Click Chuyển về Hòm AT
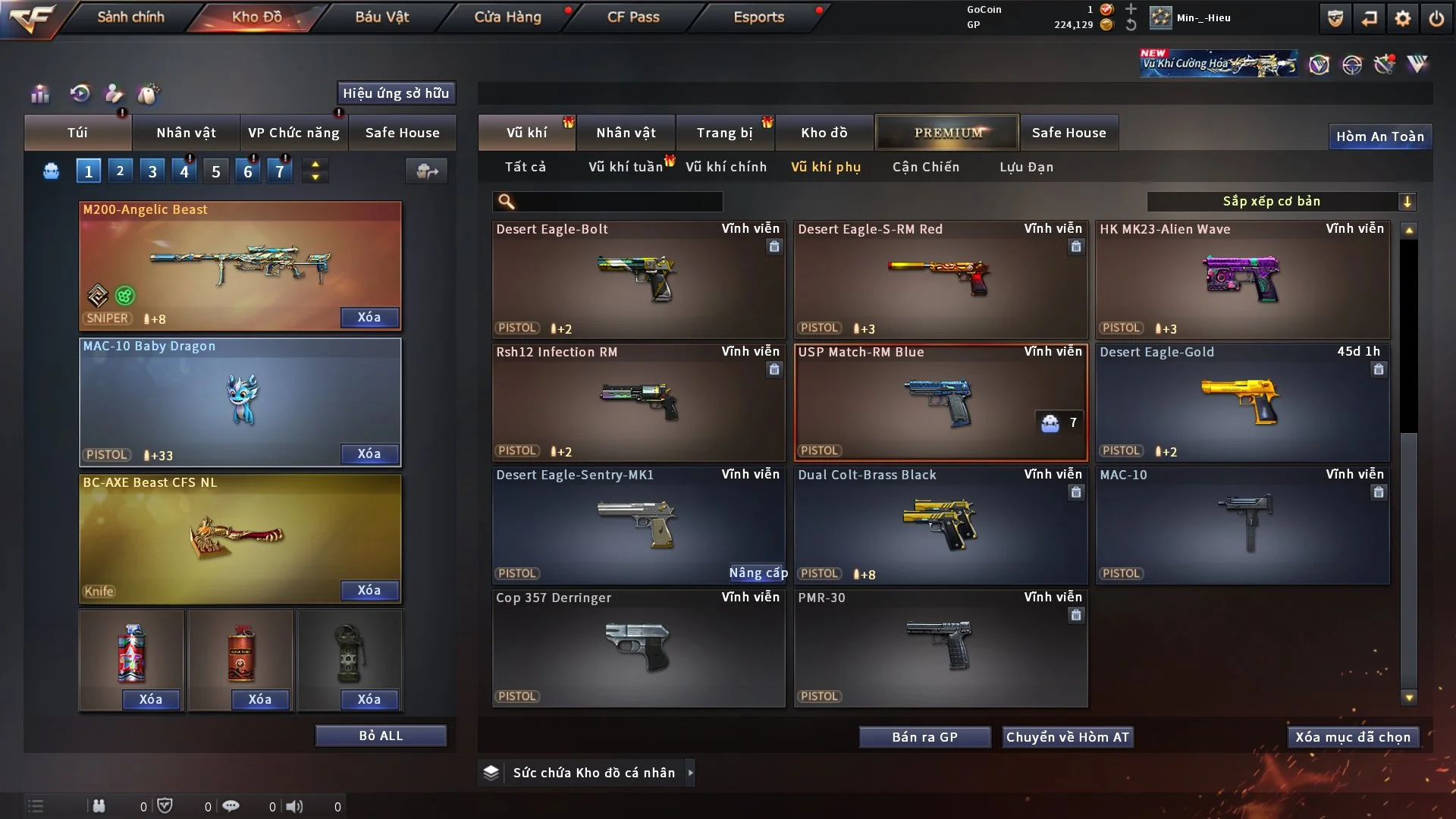 click(x=1067, y=737)
